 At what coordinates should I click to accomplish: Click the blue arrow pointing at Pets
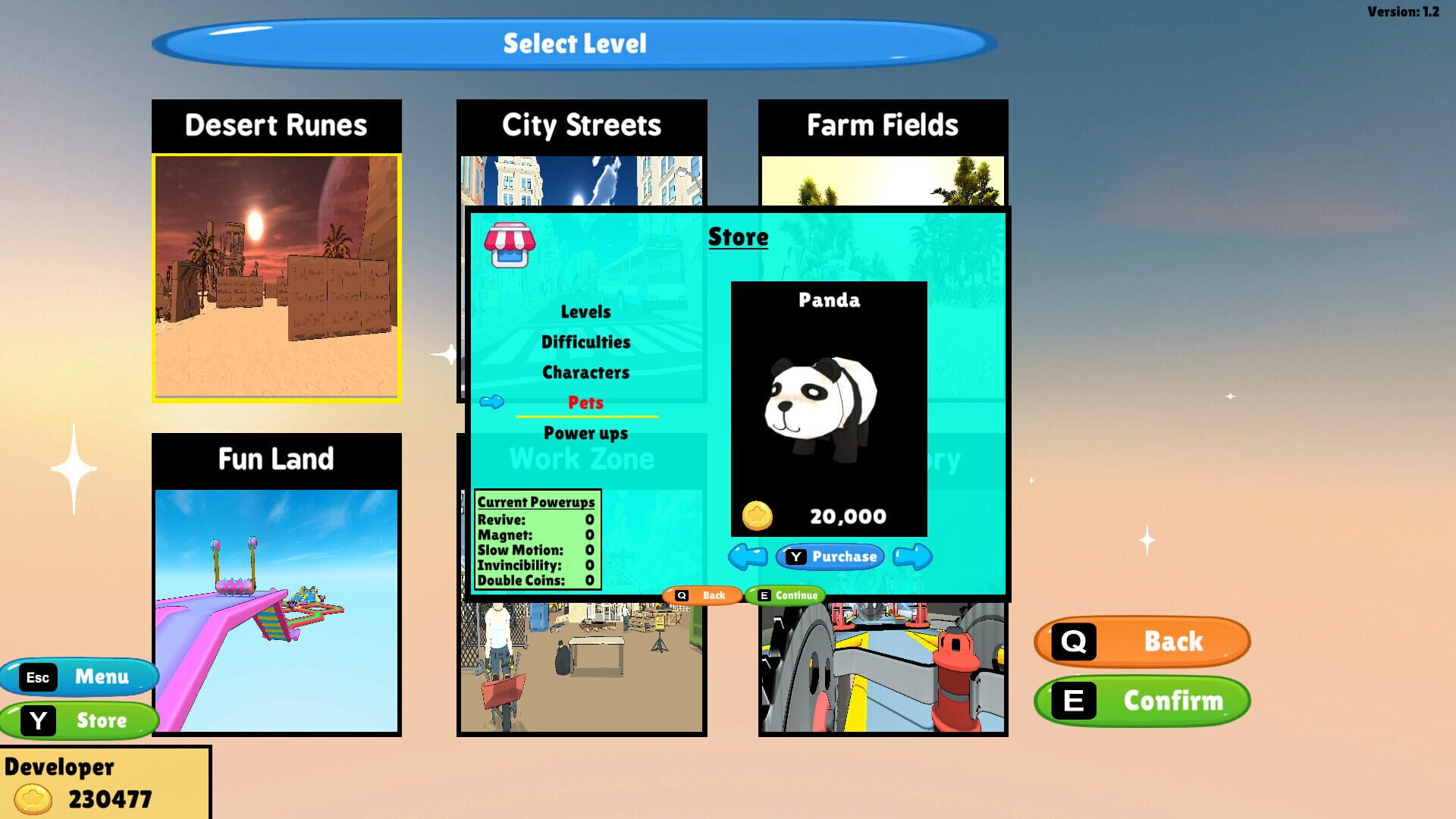(x=491, y=402)
